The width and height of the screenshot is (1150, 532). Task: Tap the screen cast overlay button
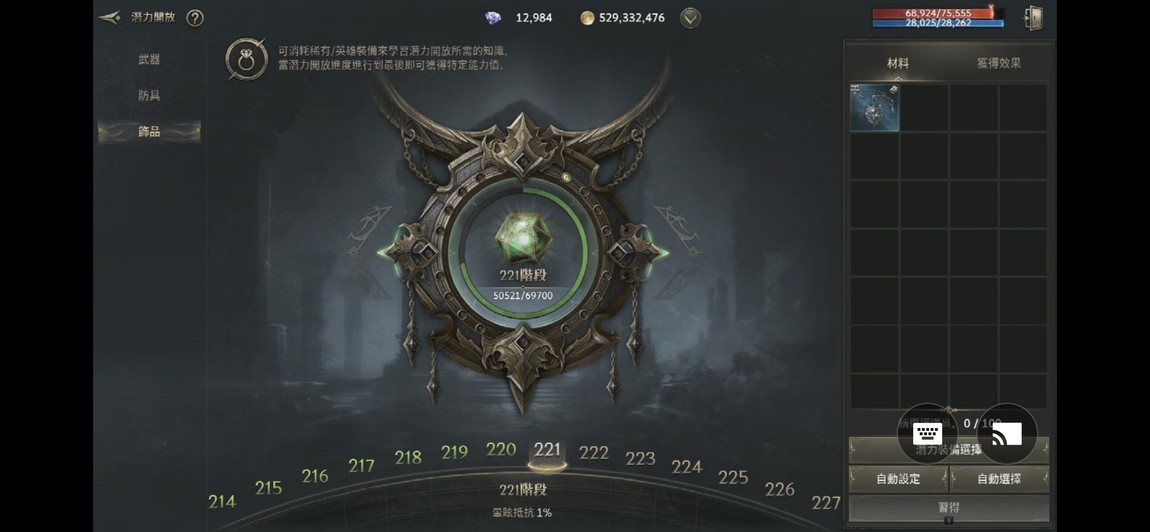[x=1006, y=433]
